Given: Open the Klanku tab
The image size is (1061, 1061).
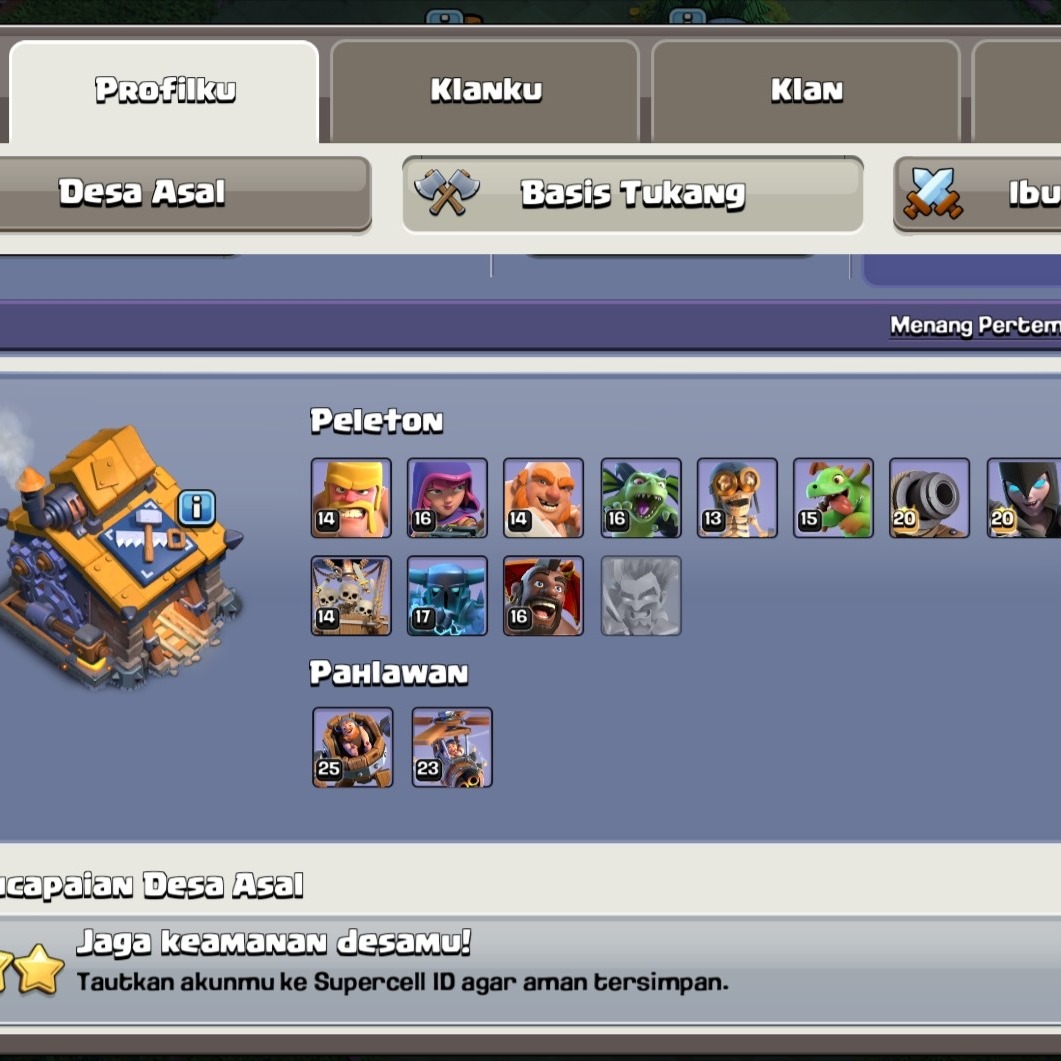Looking at the screenshot, I should (x=485, y=91).
